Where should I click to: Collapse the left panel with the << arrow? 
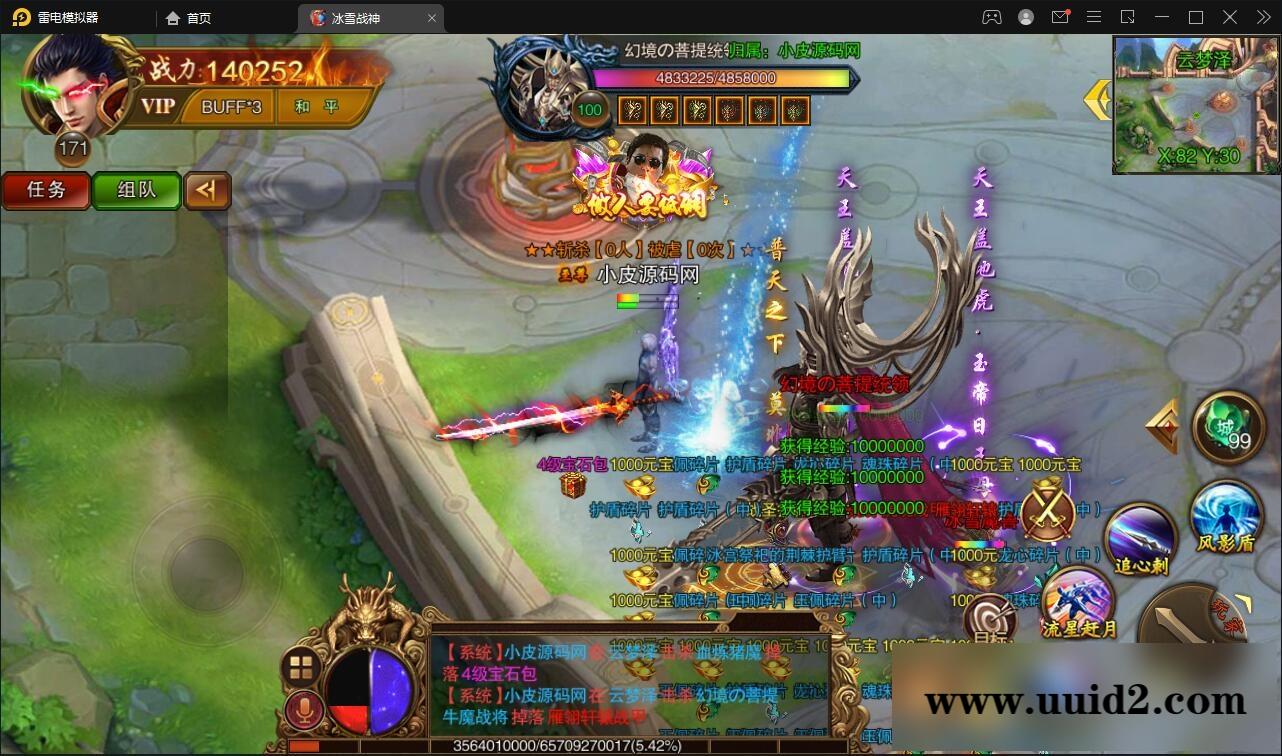(208, 191)
